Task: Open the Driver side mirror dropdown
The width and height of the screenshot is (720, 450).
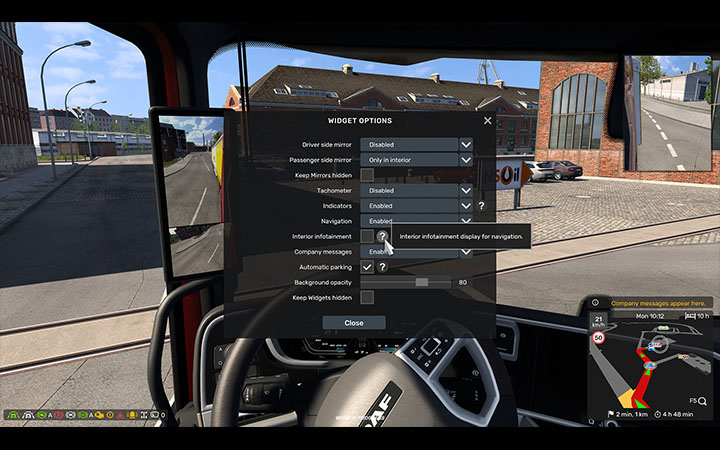Action: coord(466,145)
